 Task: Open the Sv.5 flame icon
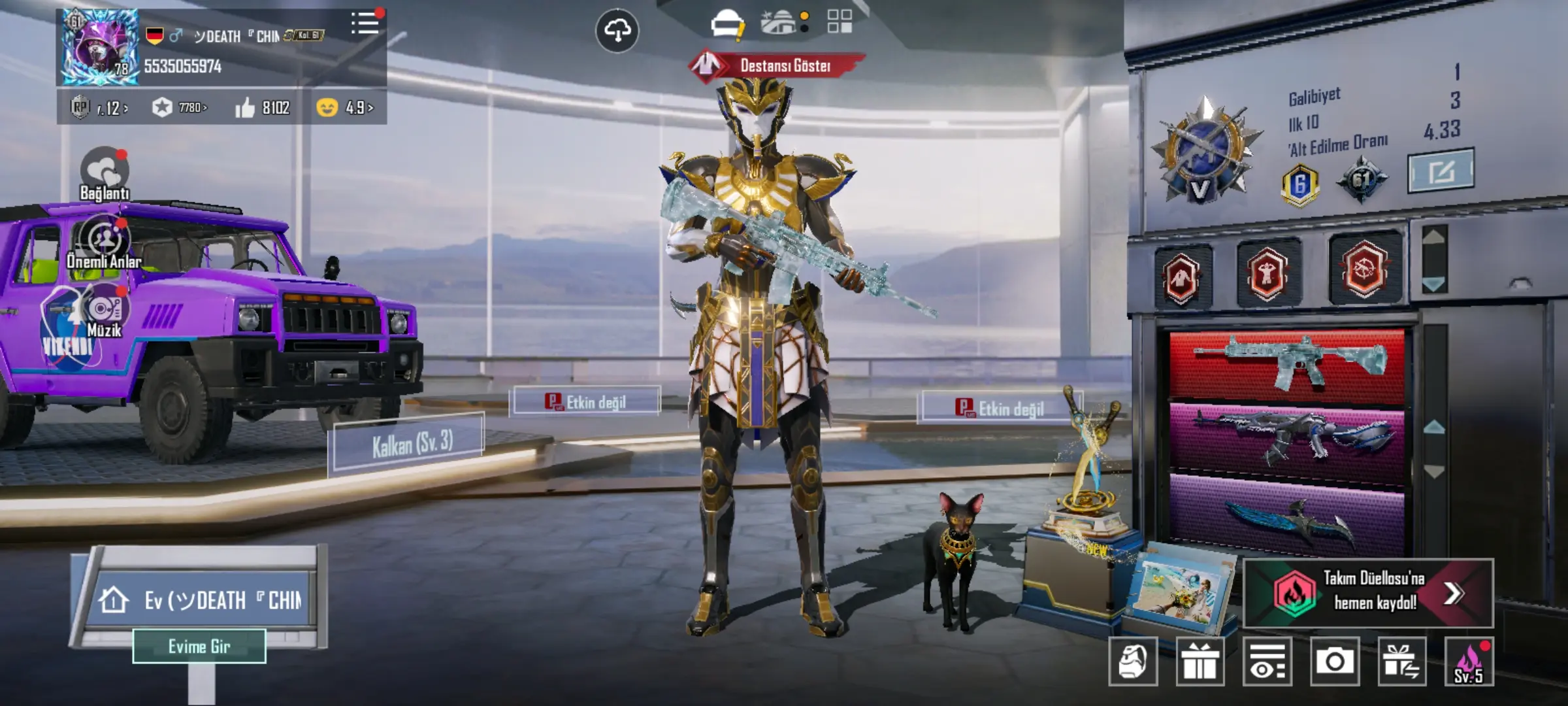pos(1469,662)
